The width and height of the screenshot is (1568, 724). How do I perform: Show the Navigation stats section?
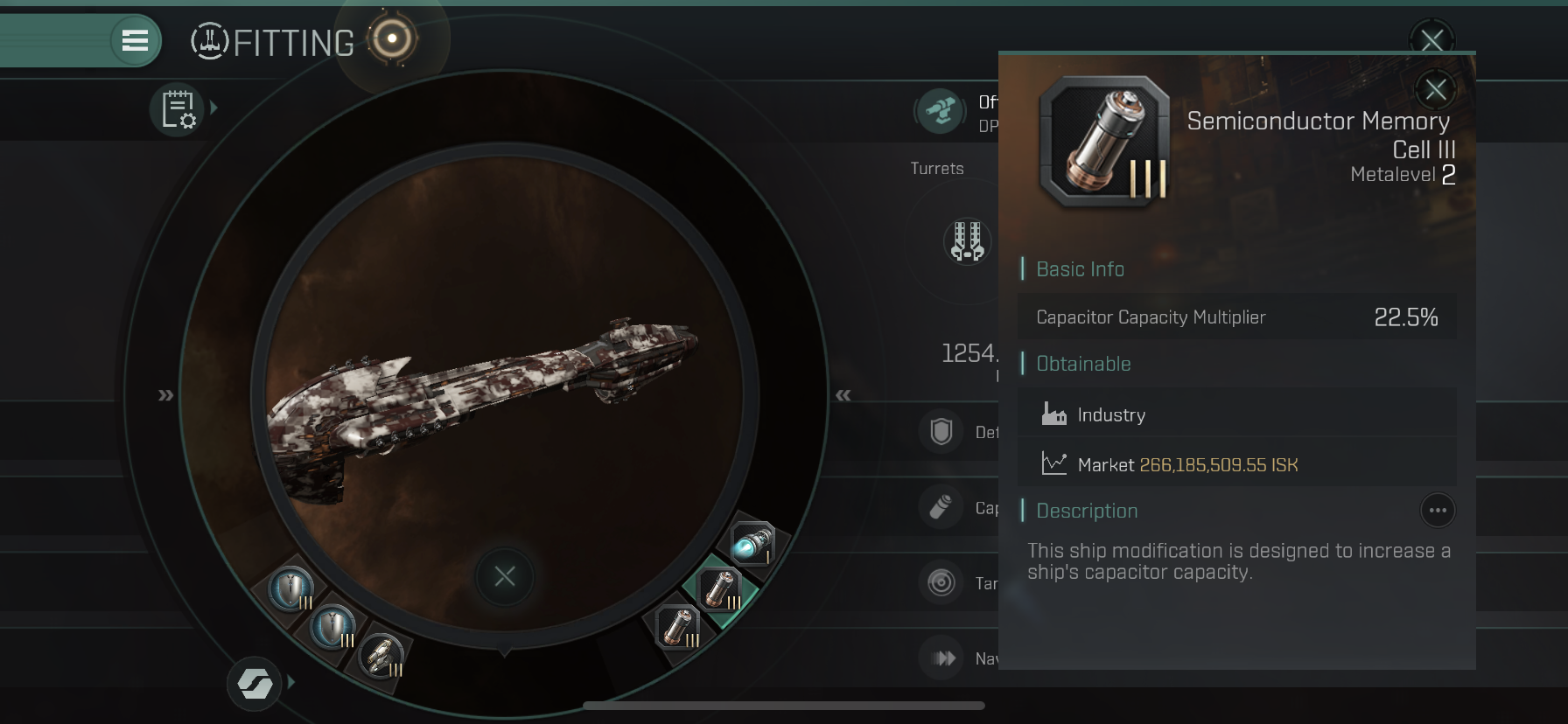coord(943,658)
